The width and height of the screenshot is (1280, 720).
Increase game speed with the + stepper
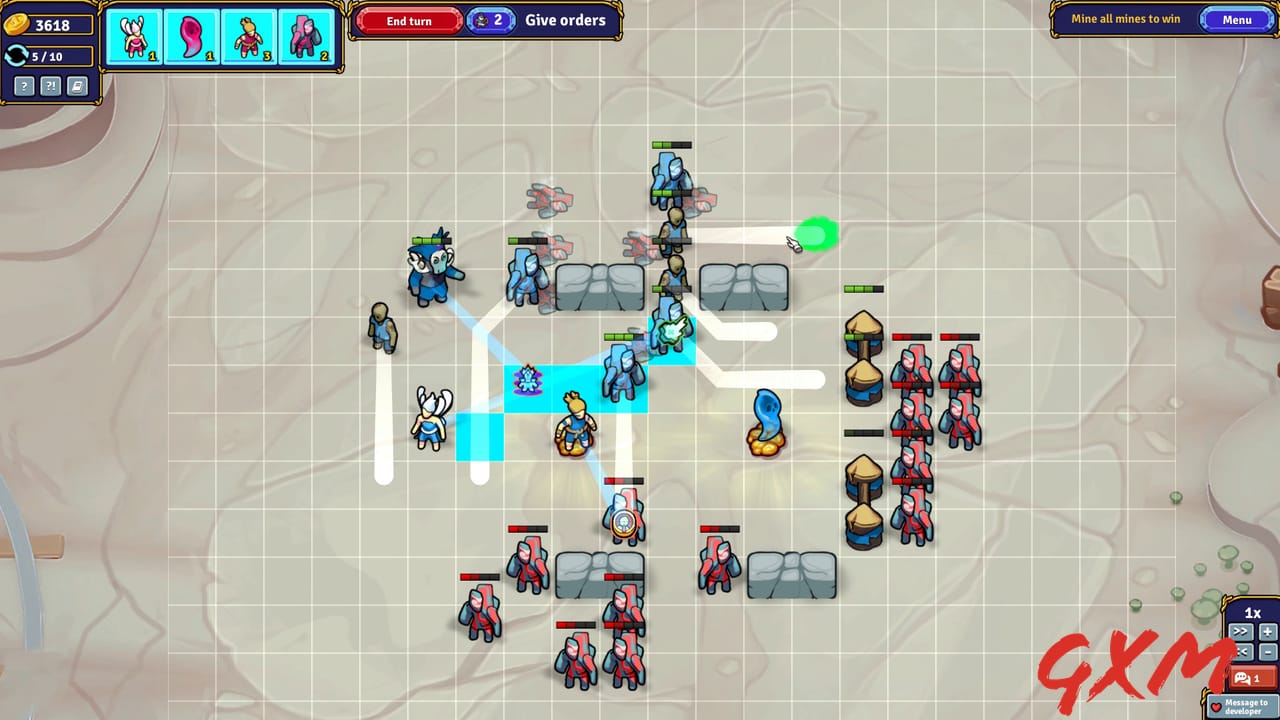pos(1267,631)
